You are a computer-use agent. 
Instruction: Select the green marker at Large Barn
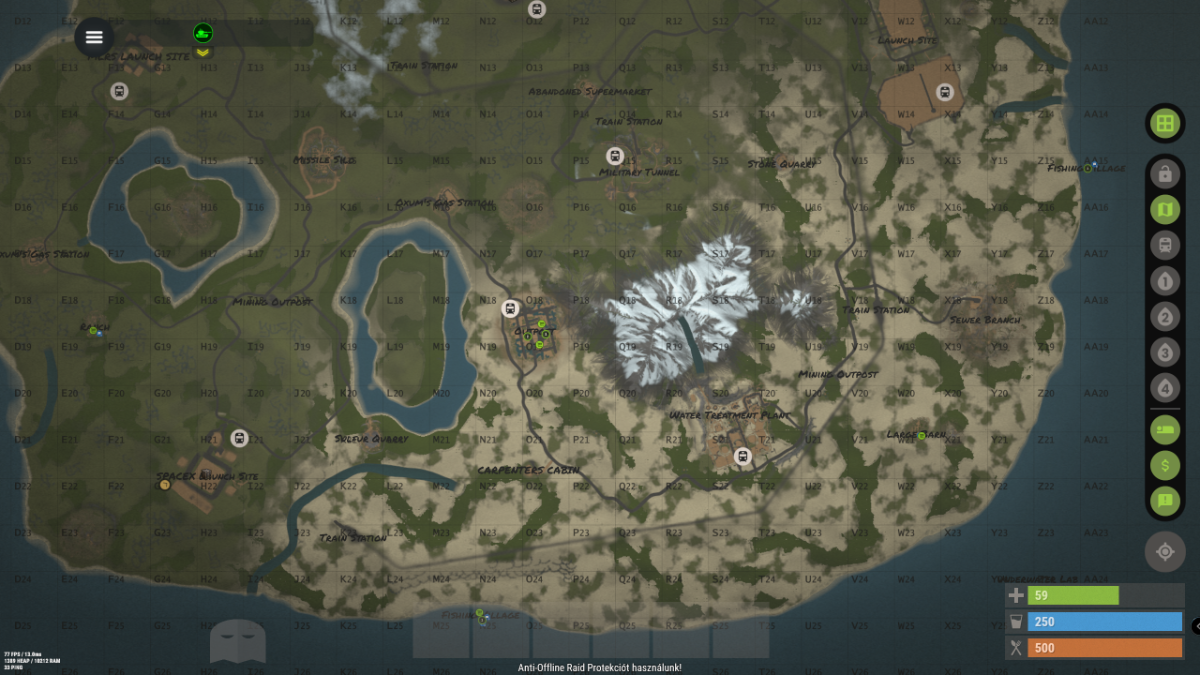[921, 435]
